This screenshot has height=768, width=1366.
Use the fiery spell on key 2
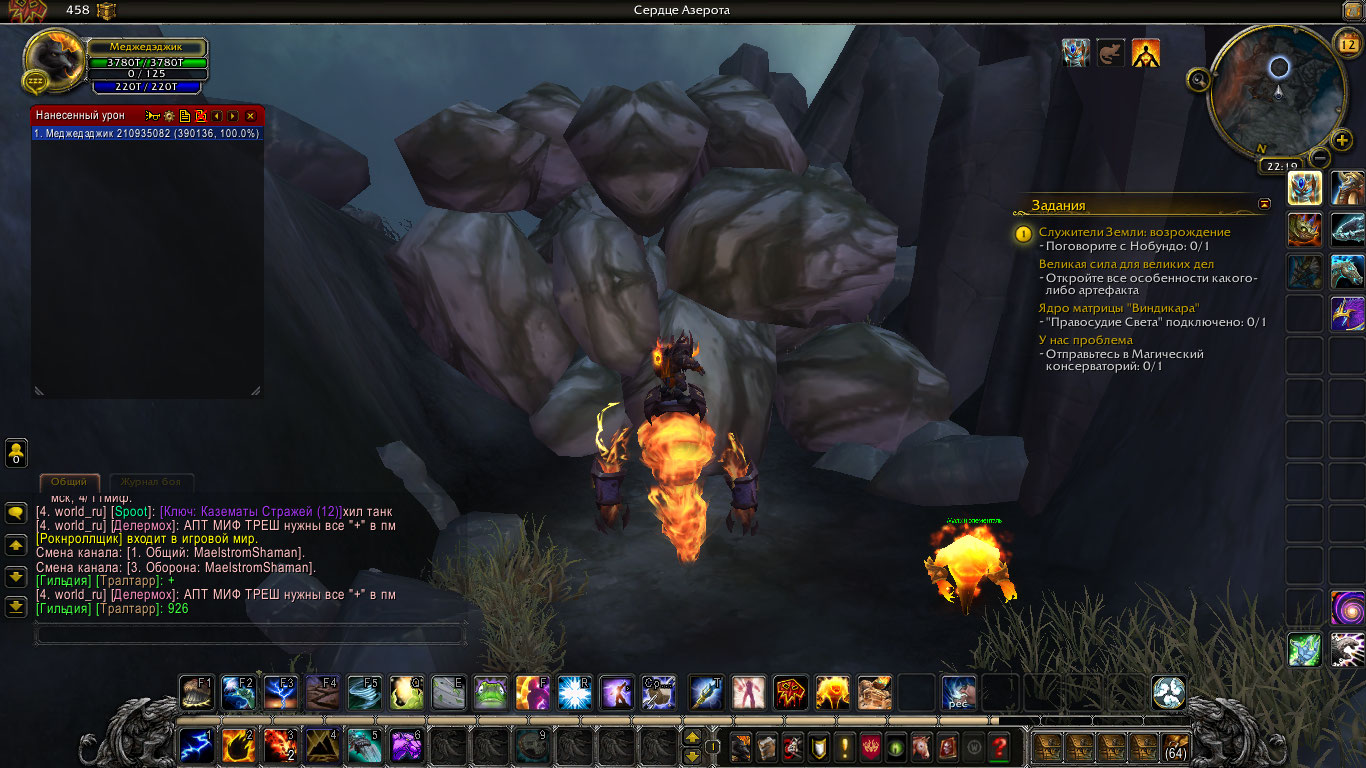point(238,746)
